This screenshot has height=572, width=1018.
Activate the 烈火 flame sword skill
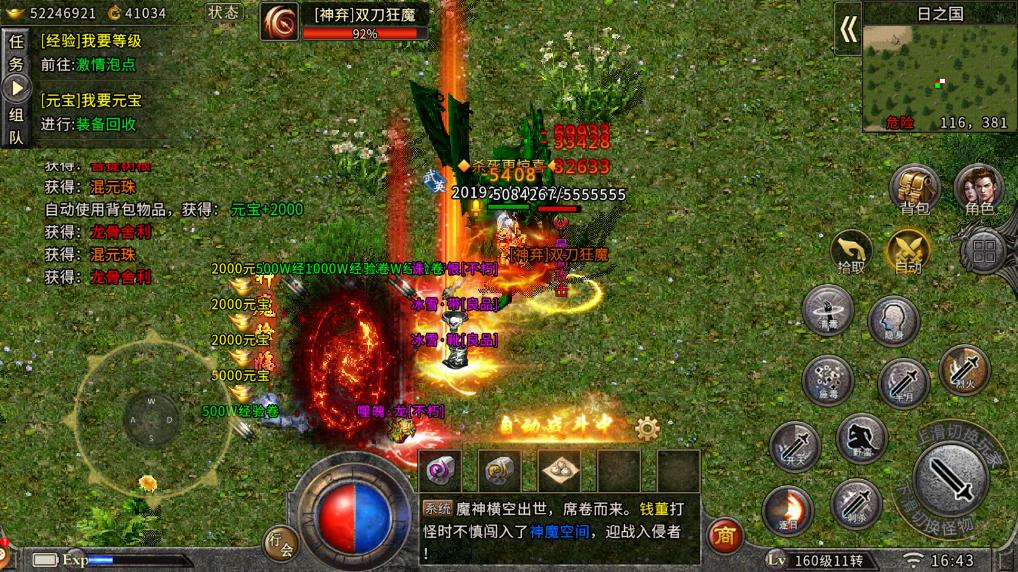pyautogui.click(x=964, y=369)
